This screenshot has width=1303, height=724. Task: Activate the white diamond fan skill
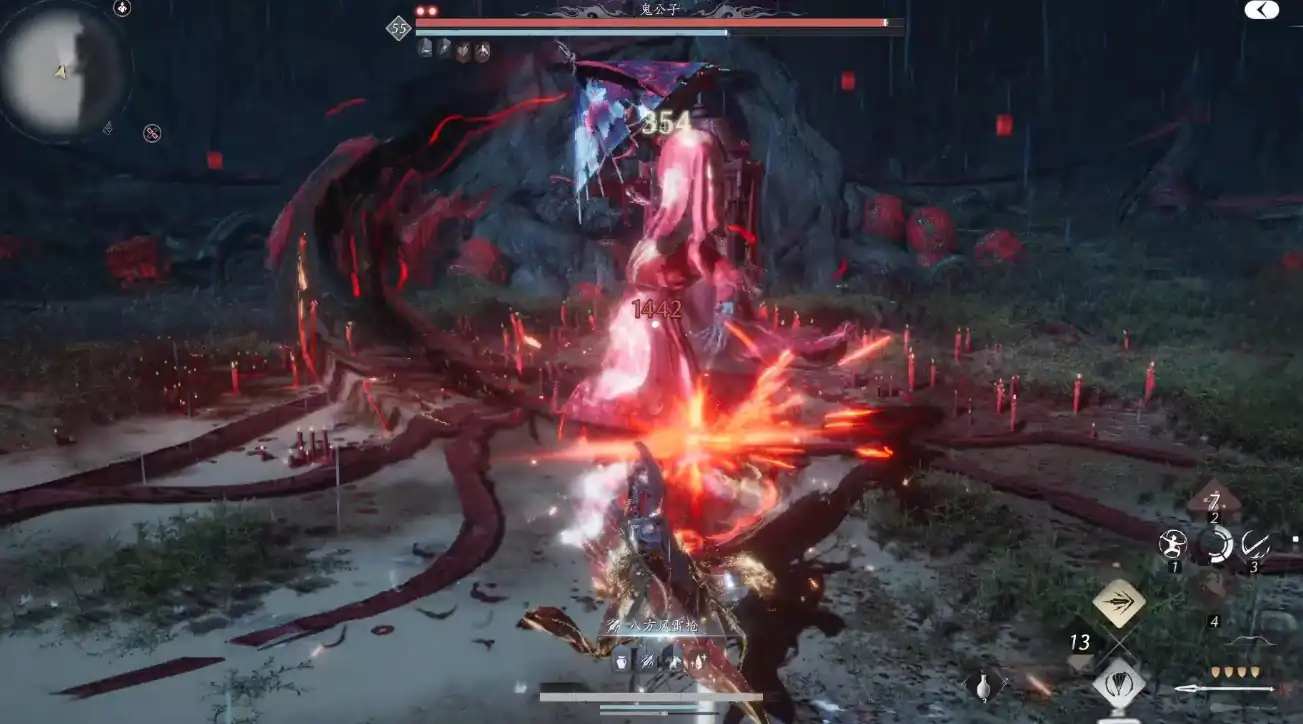pos(1119,684)
